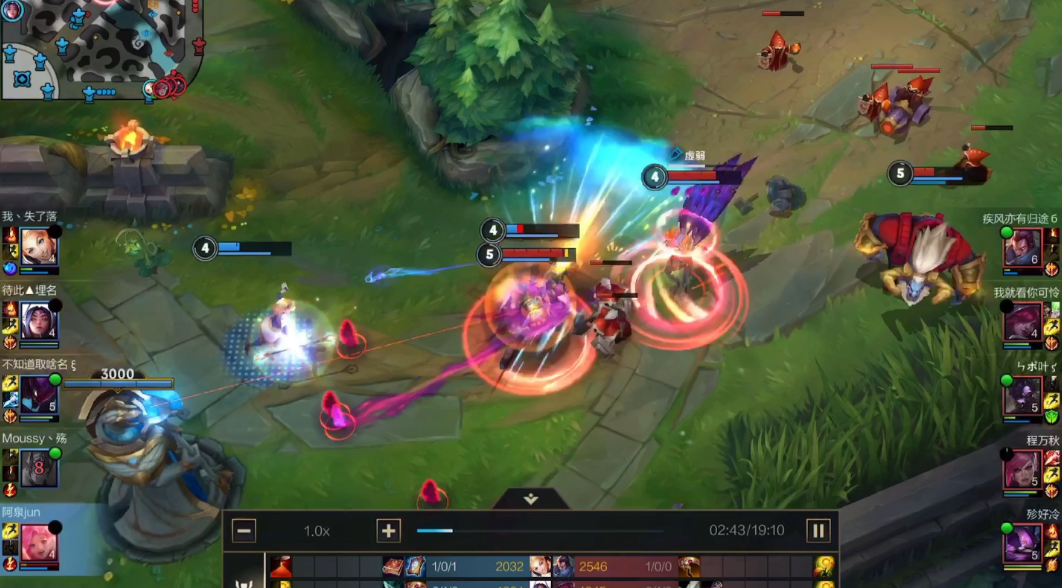Select Moussy丶殇's champion portrait
This screenshot has width=1062, height=588.
pos(39,467)
